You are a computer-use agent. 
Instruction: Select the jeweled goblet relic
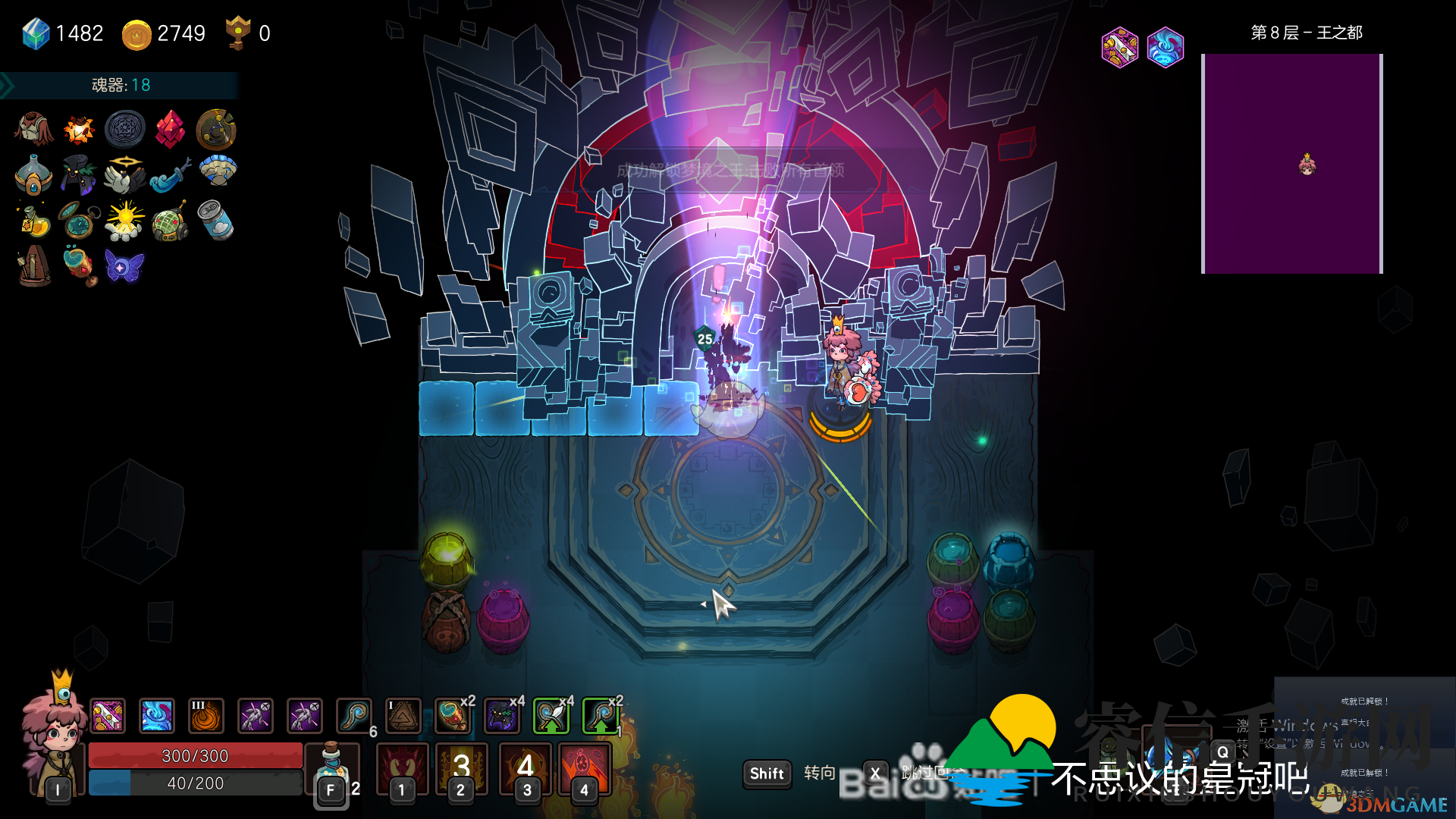tap(79, 265)
